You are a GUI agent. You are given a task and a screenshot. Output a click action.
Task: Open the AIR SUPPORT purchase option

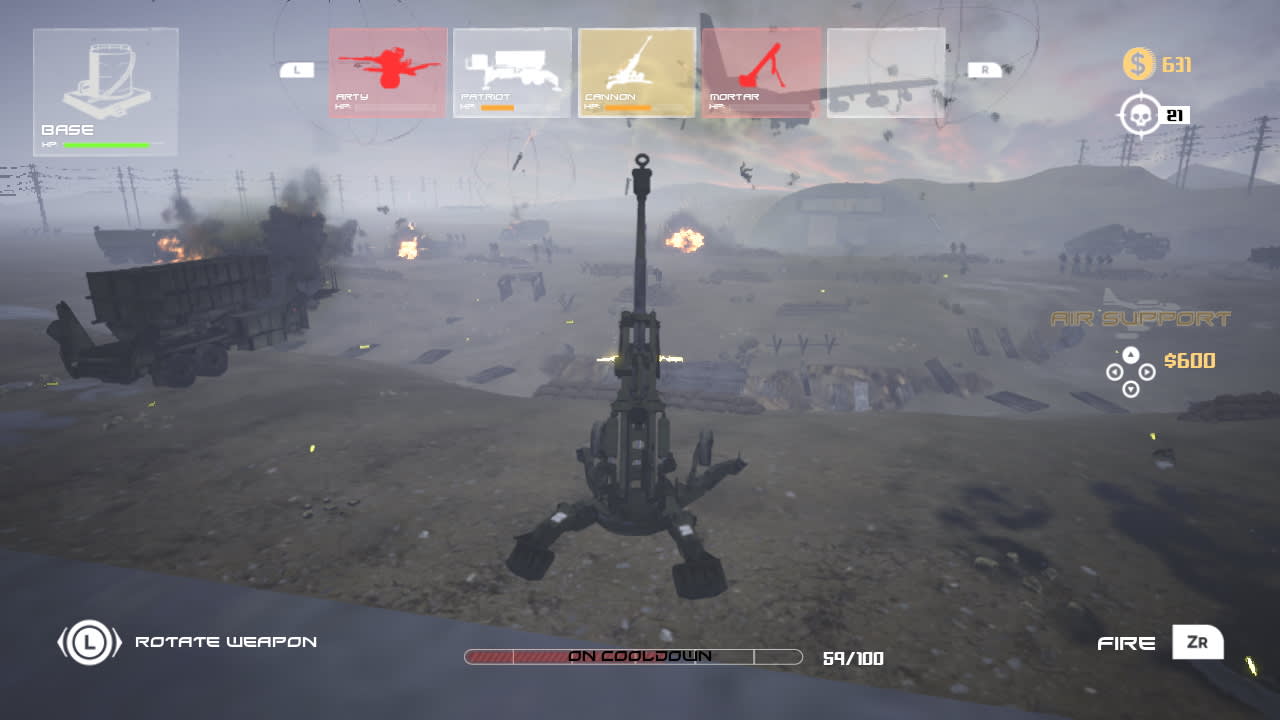click(x=1138, y=322)
